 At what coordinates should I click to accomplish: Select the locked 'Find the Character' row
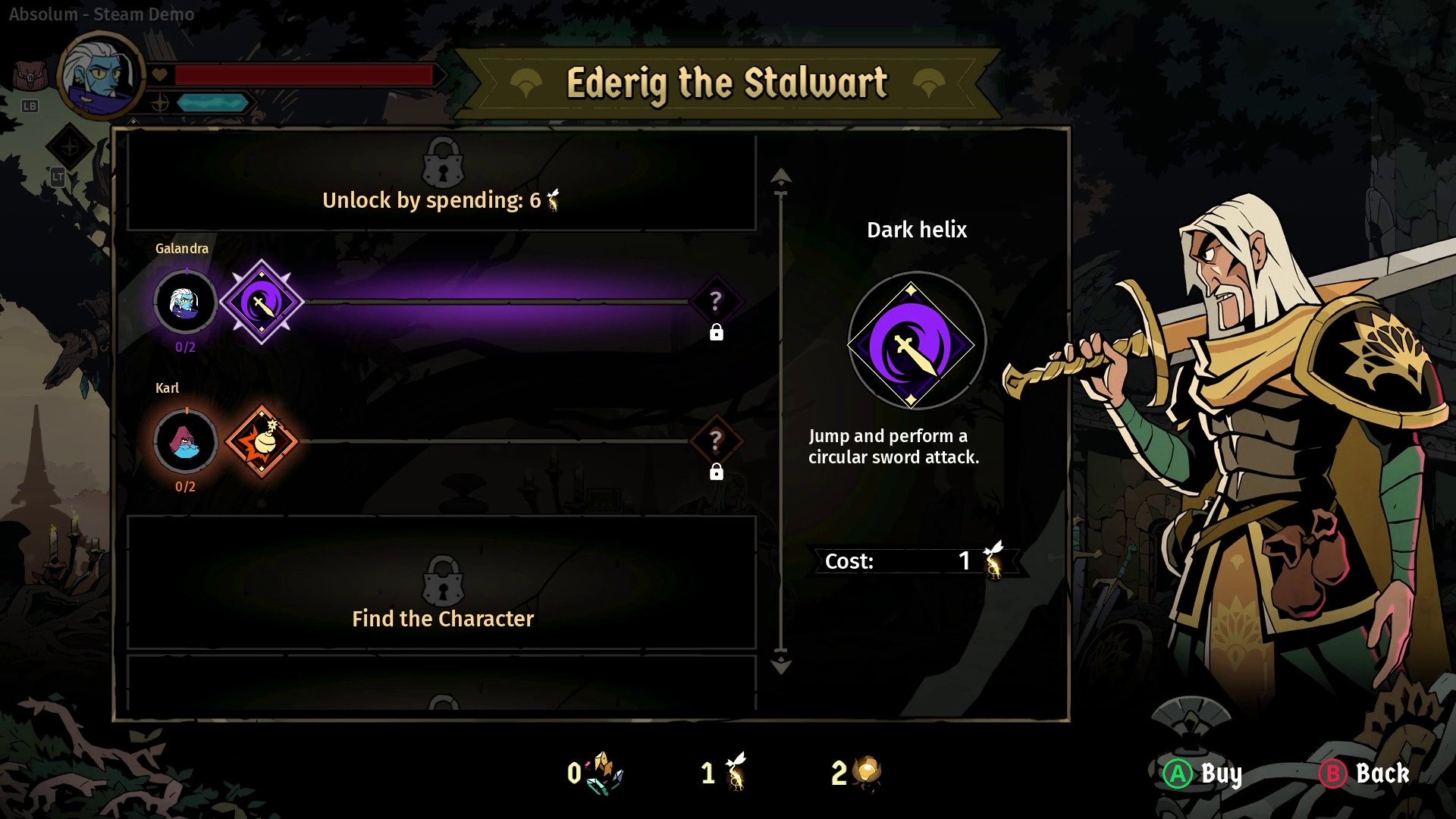441,584
